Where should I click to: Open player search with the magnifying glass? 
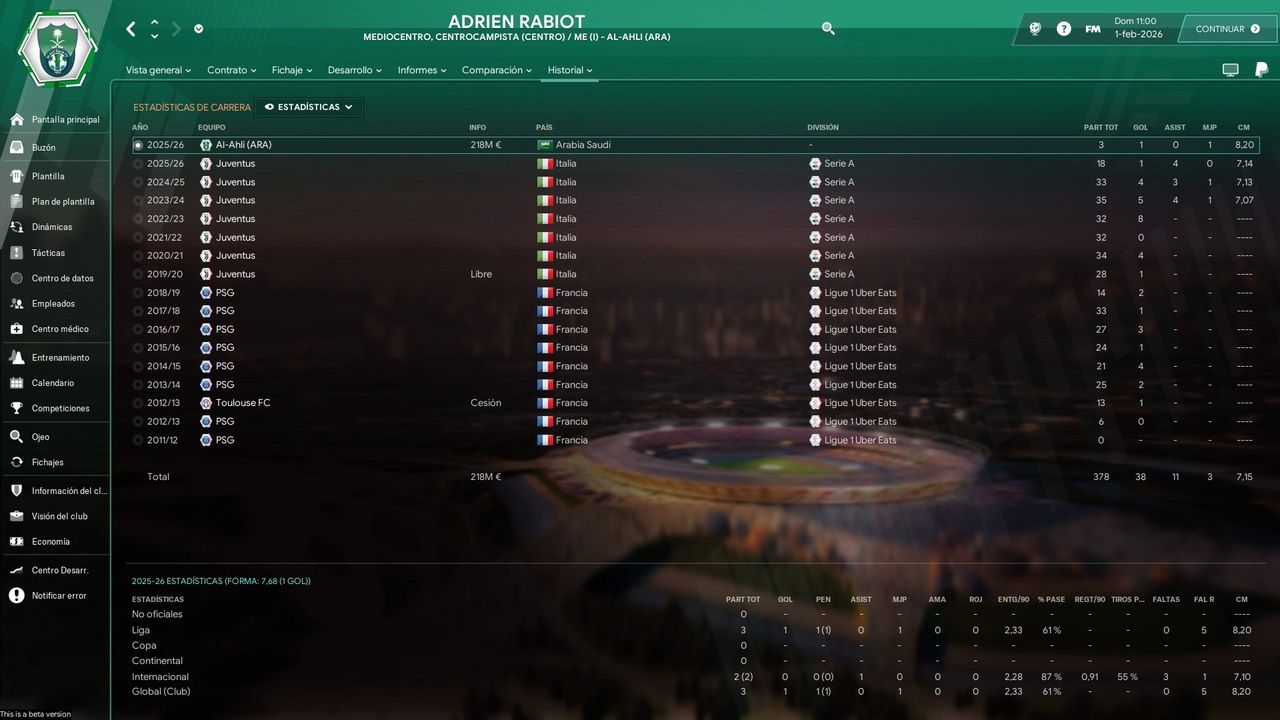[x=828, y=29]
